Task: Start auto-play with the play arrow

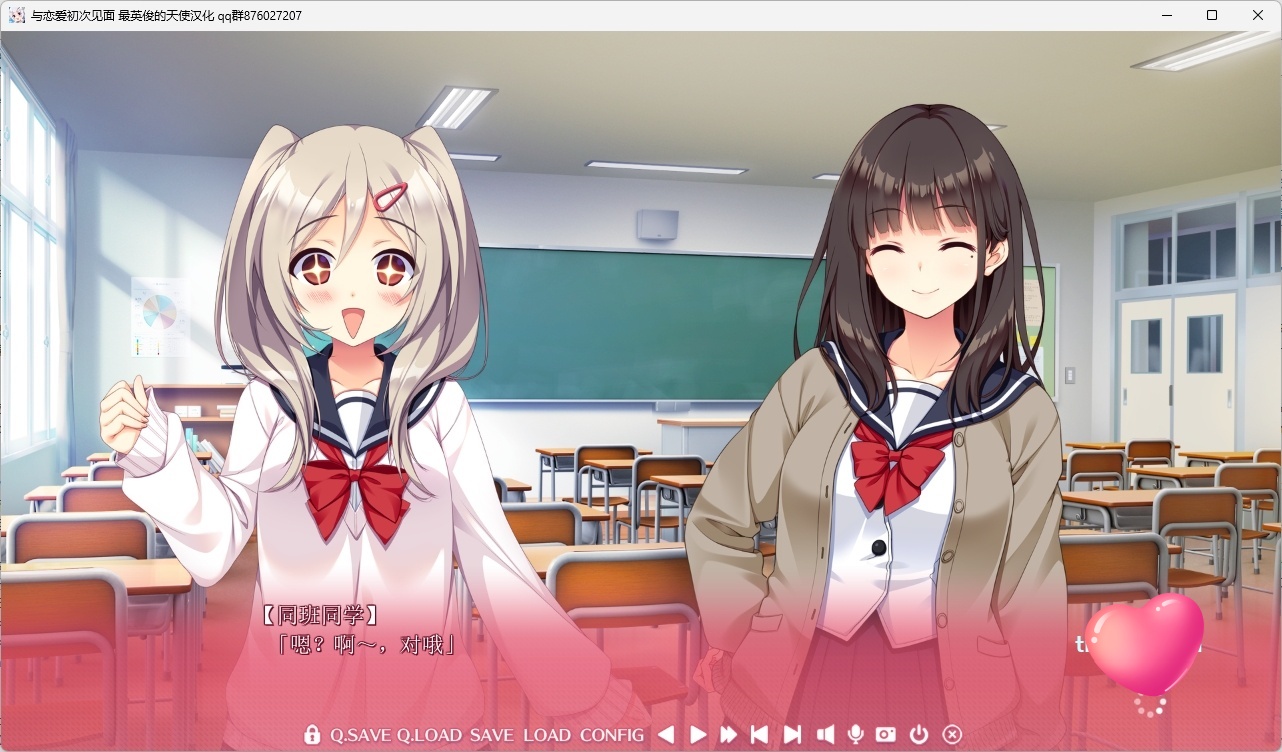Action: (698, 735)
